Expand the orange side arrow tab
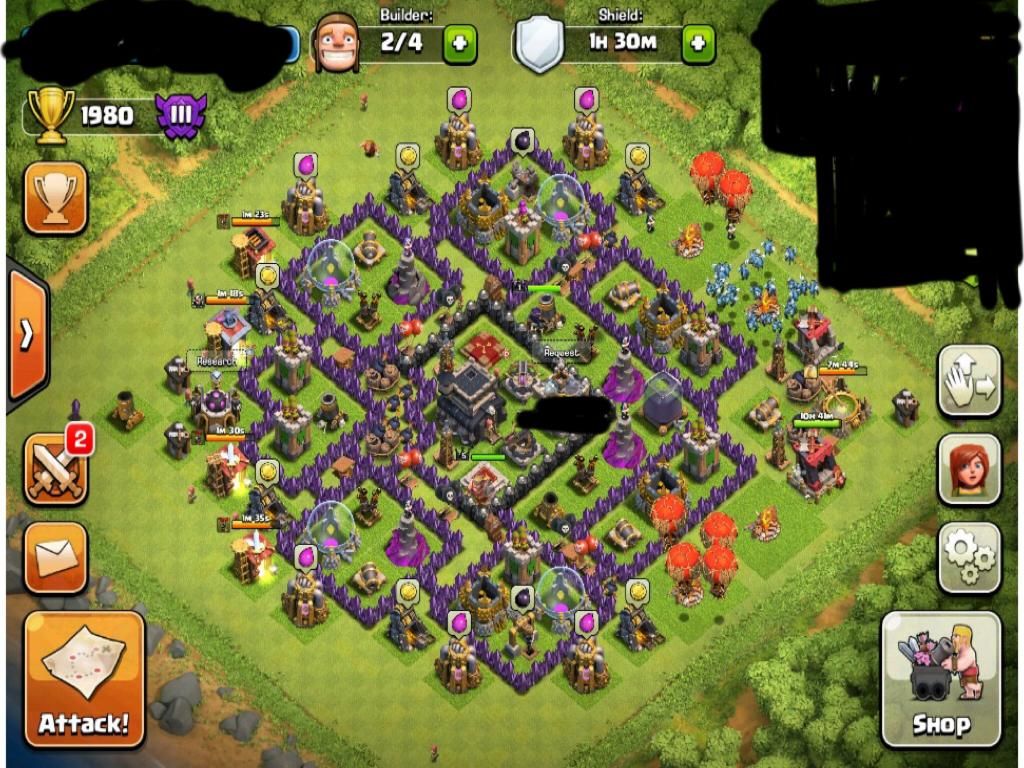The width and height of the screenshot is (1024, 768). (x=26, y=334)
